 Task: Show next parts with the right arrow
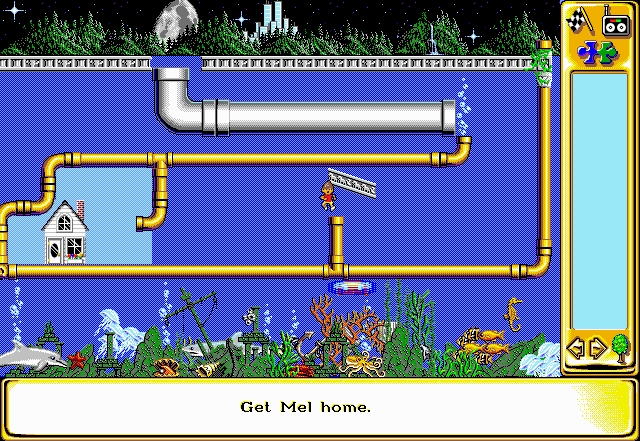(597, 349)
